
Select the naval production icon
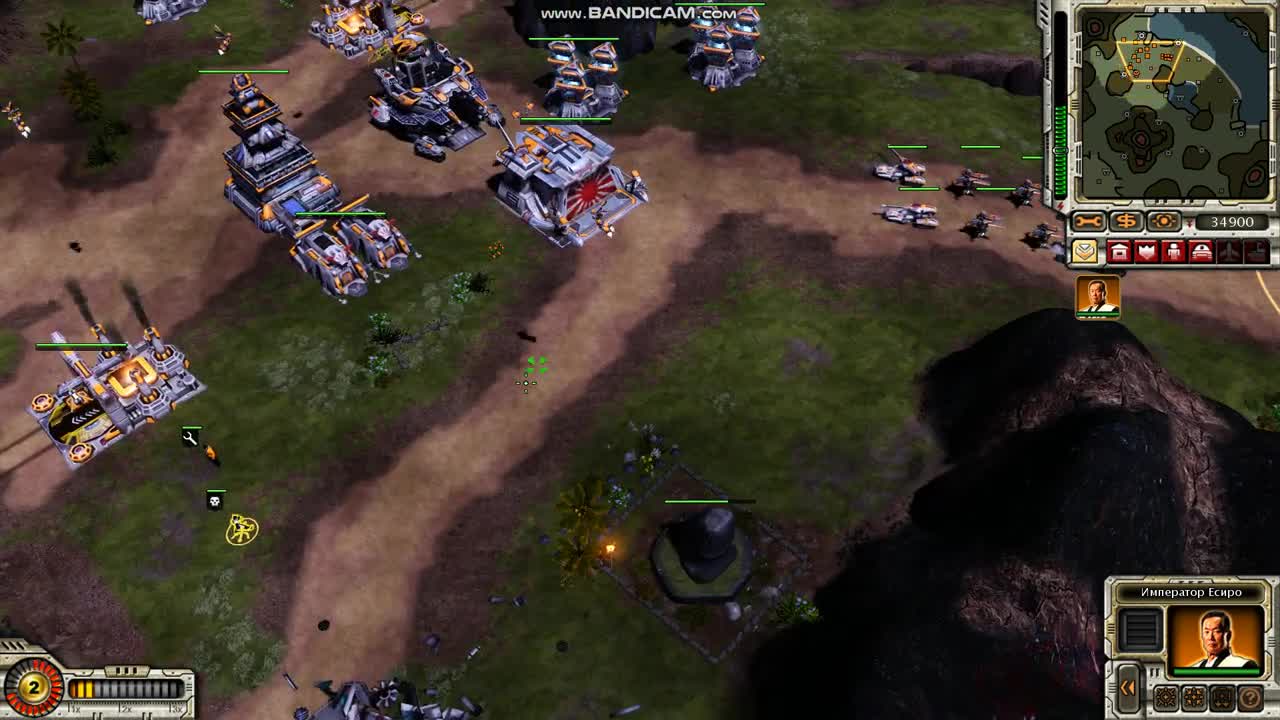pos(1255,250)
